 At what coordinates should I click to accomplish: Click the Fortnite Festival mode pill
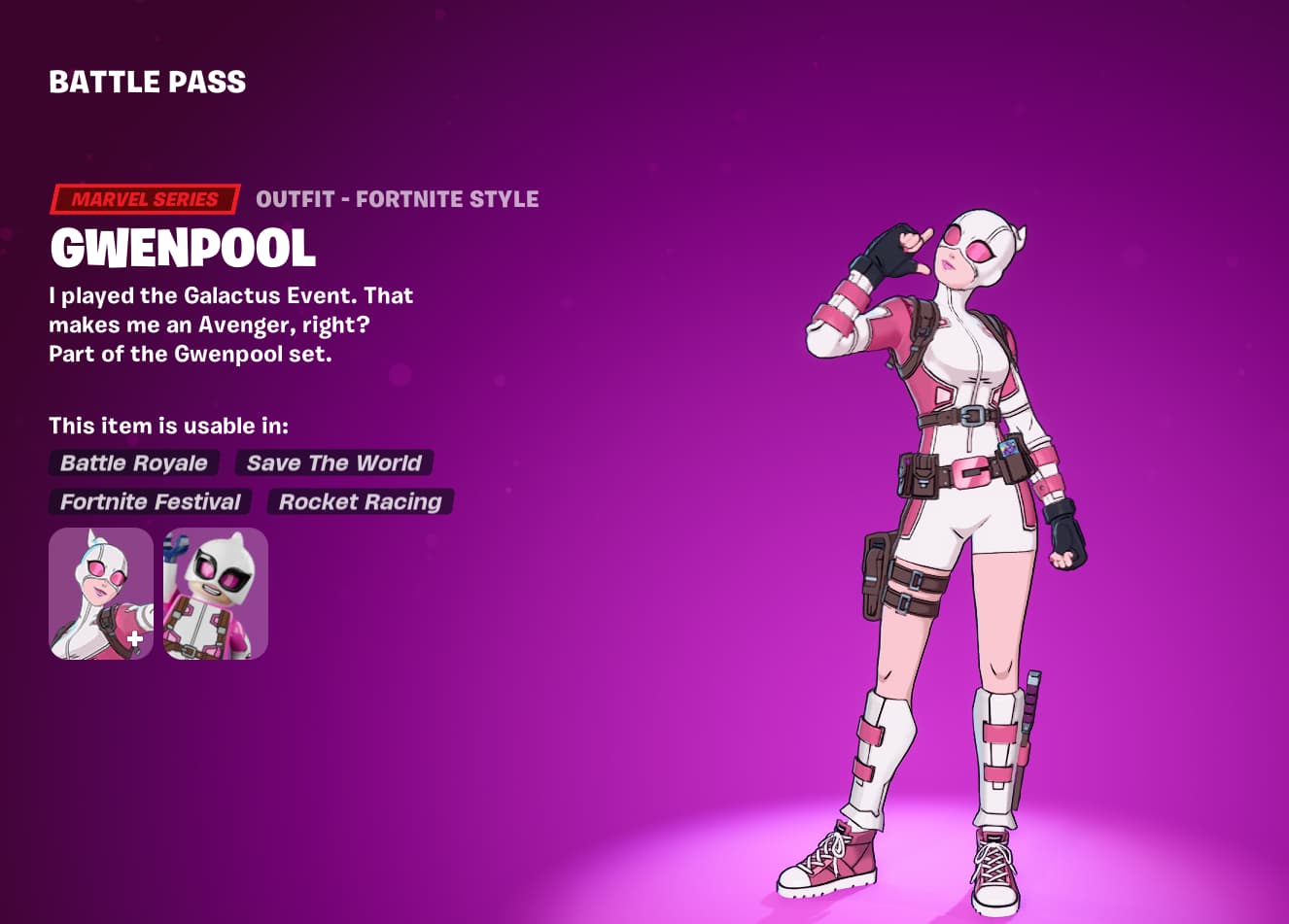pos(150,502)
